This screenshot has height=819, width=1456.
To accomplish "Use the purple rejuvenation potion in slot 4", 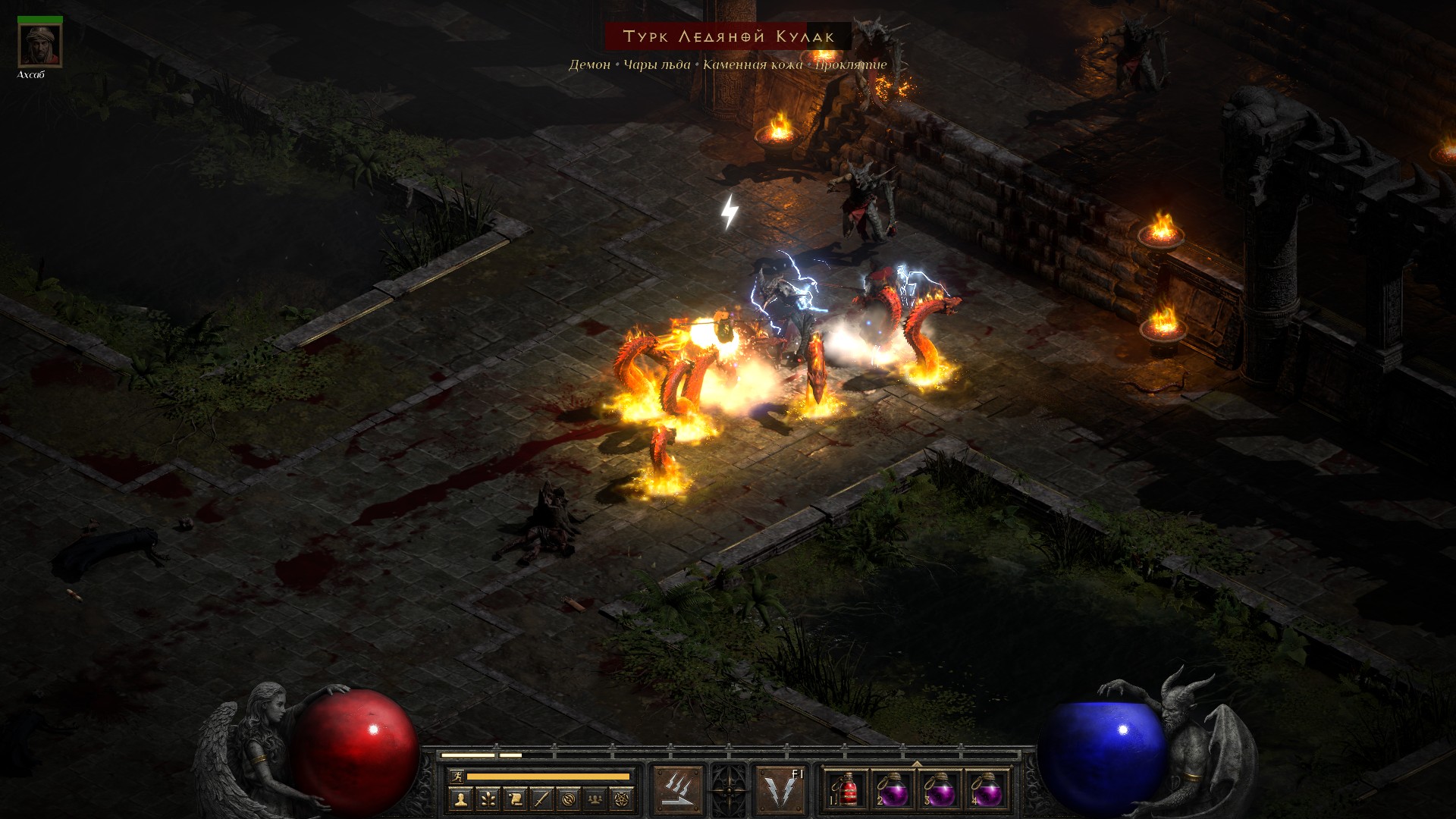I will [987, 790].
